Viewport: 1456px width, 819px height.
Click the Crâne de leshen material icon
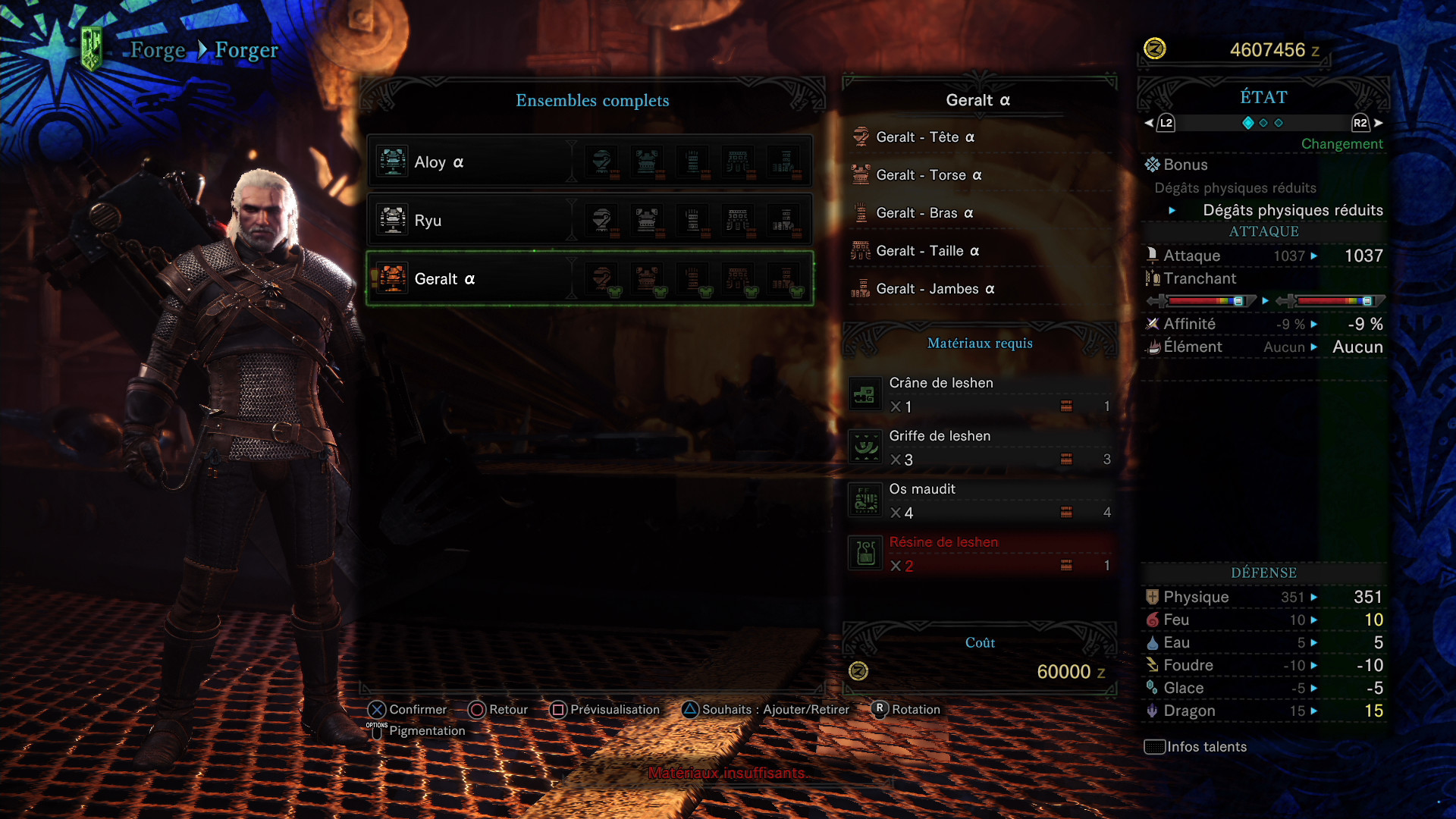[865, 393]
